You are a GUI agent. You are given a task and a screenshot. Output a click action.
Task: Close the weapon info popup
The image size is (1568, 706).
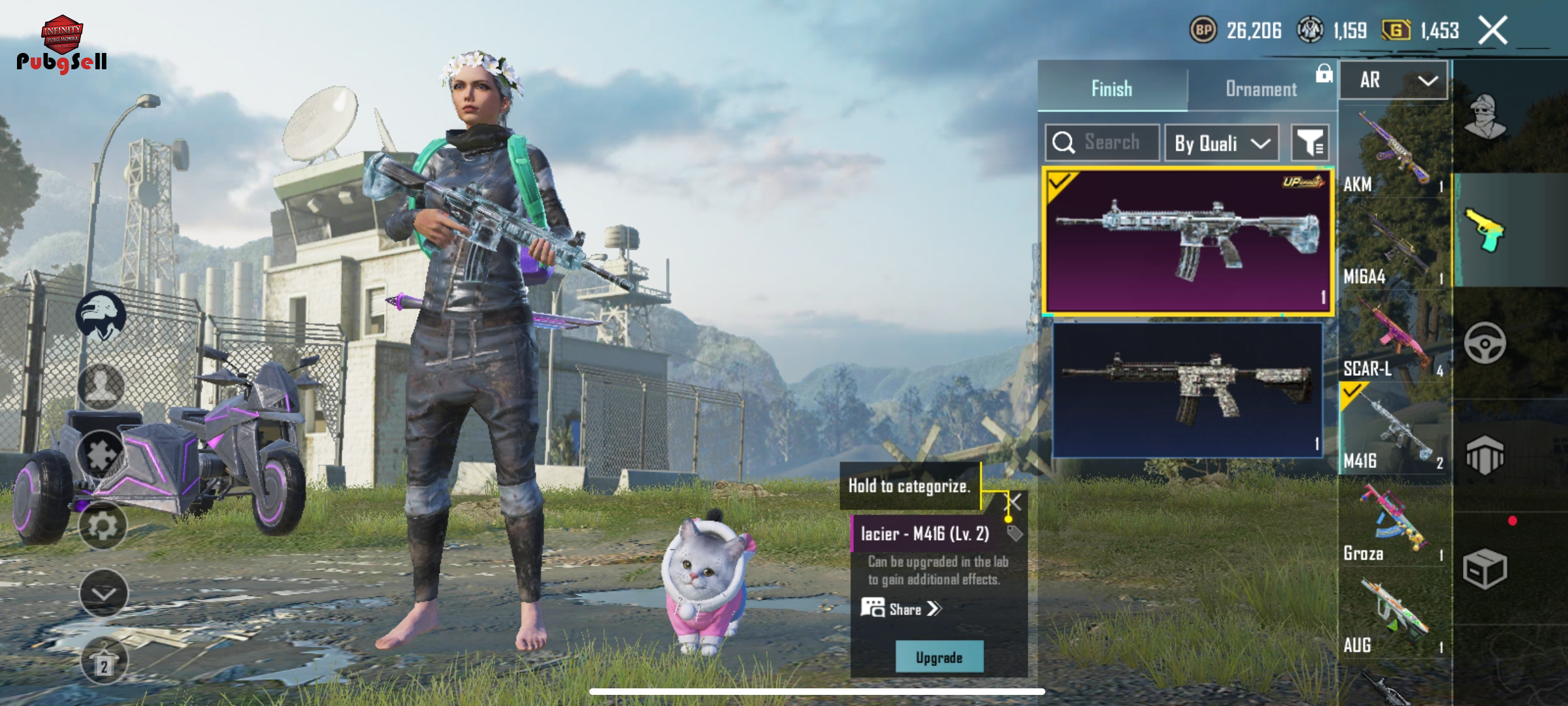tap(1013, 503)
